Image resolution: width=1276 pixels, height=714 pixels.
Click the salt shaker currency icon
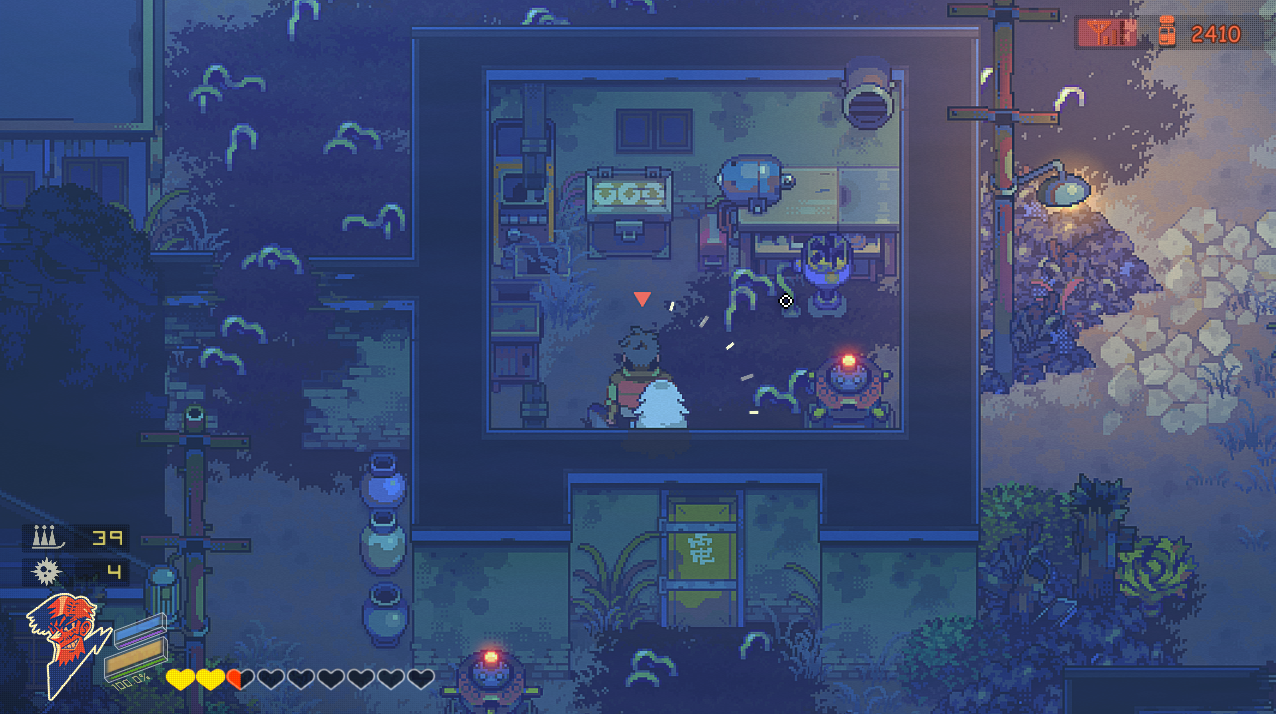point(1166,33)
